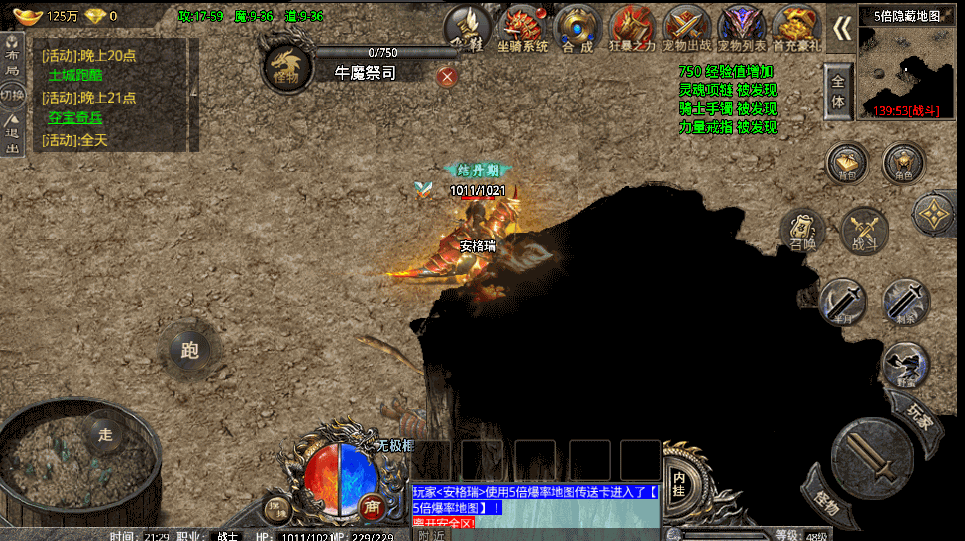Open the 合成 synthesis menu
The image size is (965, 541).
(x=577, y=27)
